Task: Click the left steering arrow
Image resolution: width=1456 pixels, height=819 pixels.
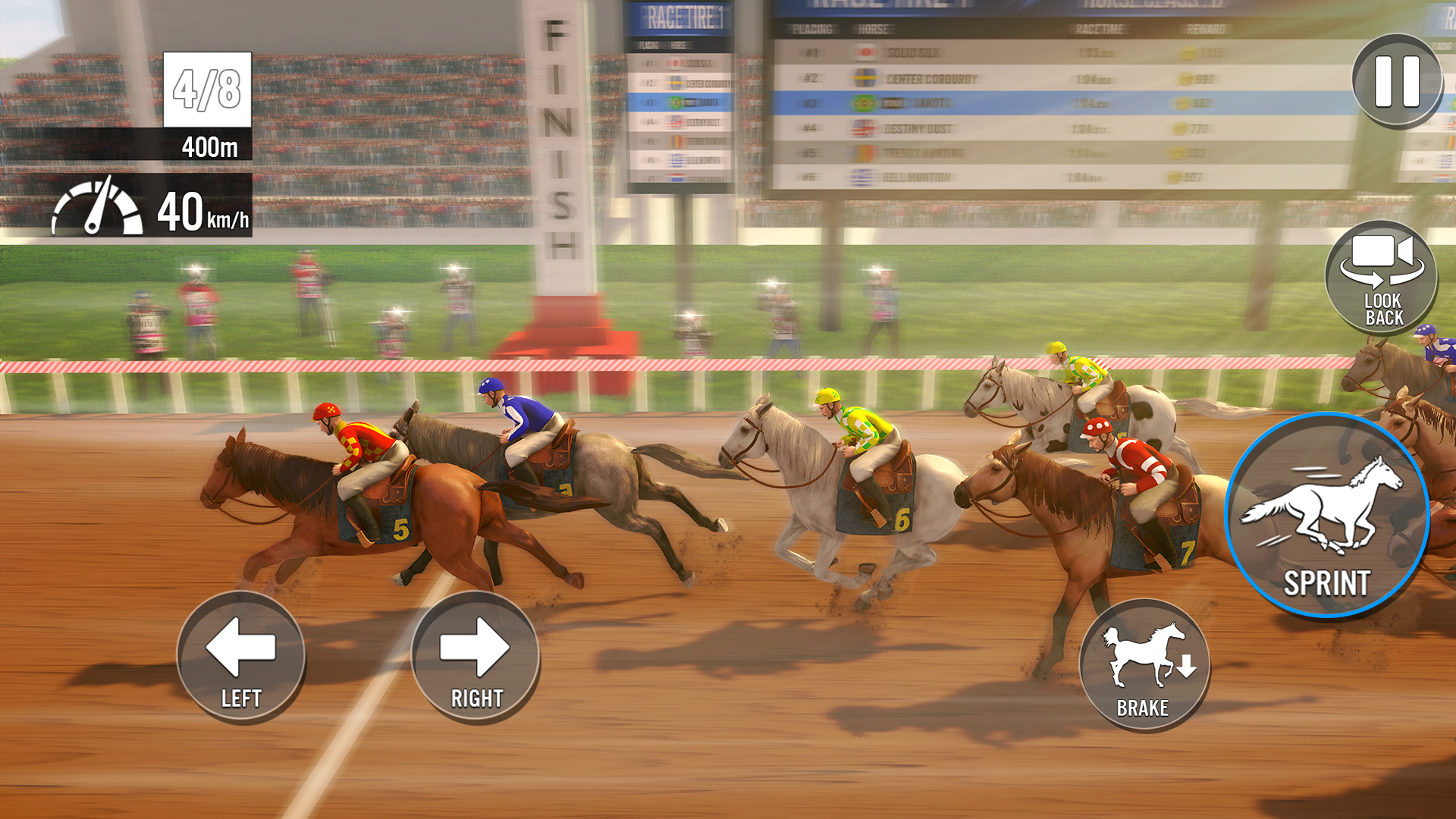Action: click(x=241, y=657)
